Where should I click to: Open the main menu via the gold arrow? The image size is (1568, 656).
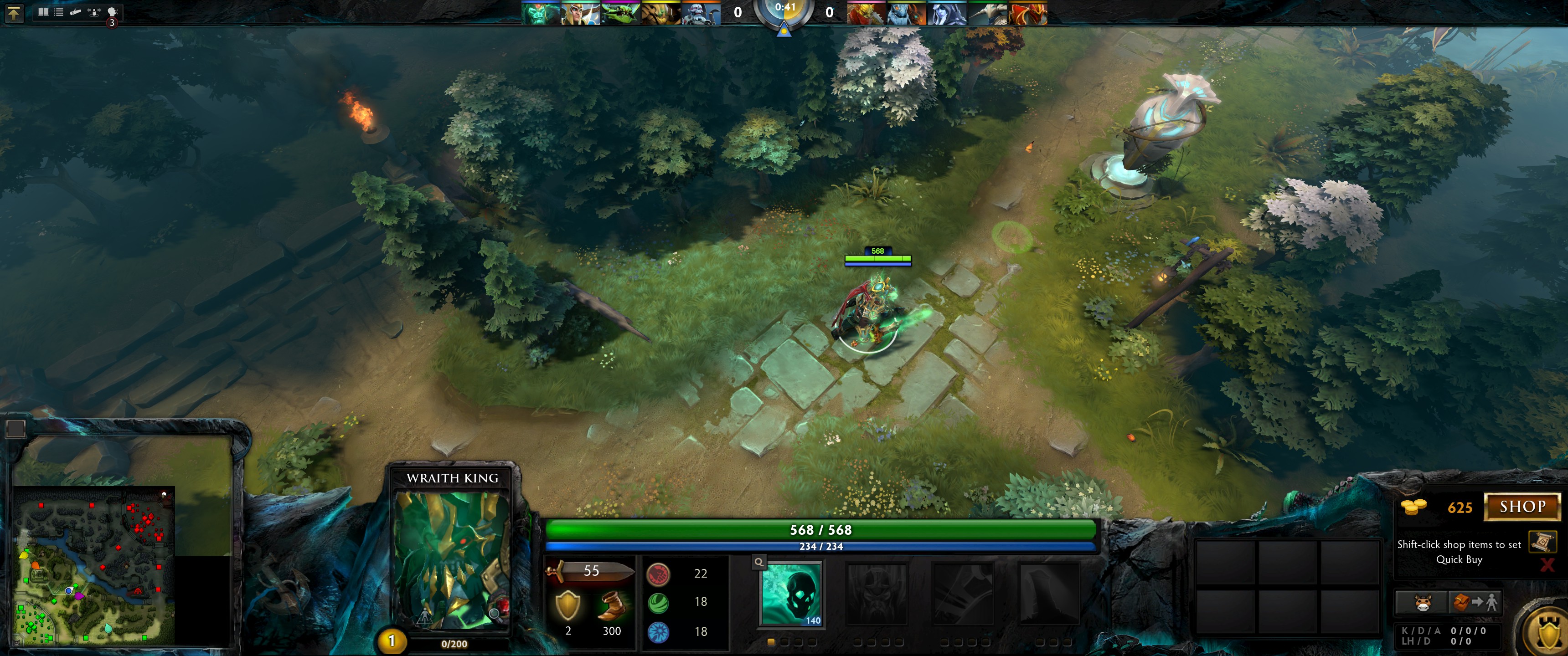13,13
